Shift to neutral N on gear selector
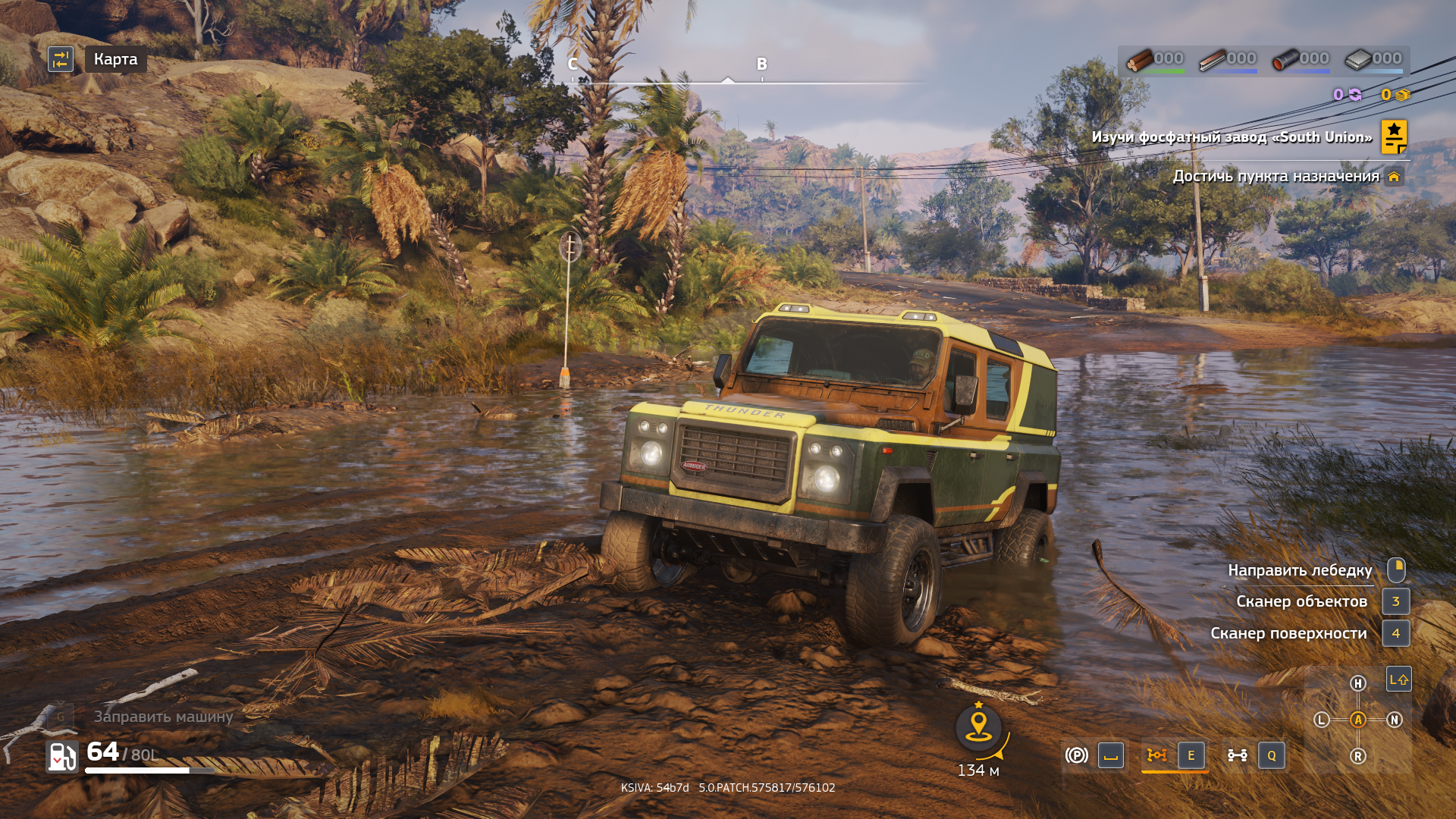 (x=1395, y=720)
